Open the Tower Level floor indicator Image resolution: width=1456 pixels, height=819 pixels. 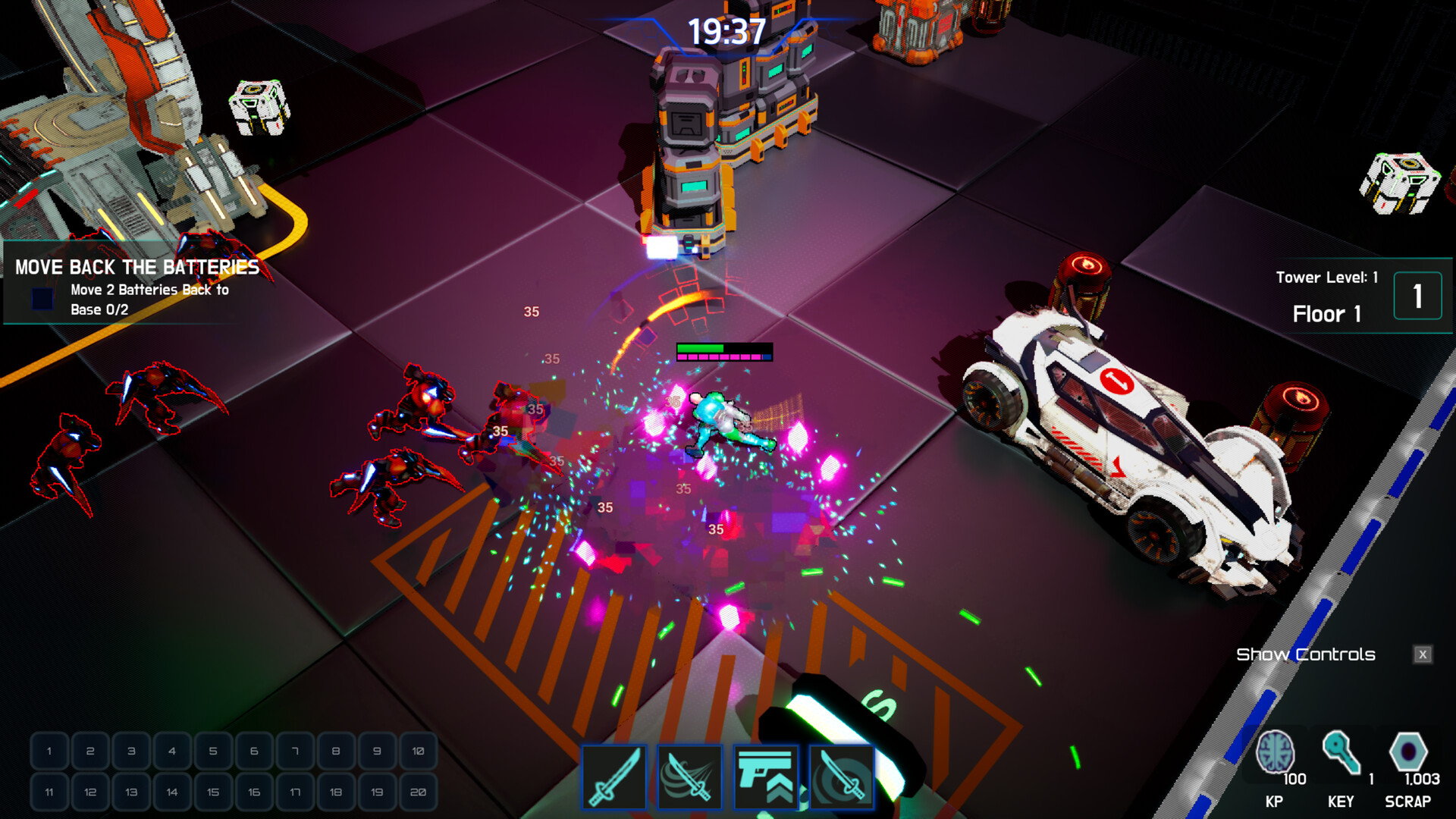tap(1327, 277)
